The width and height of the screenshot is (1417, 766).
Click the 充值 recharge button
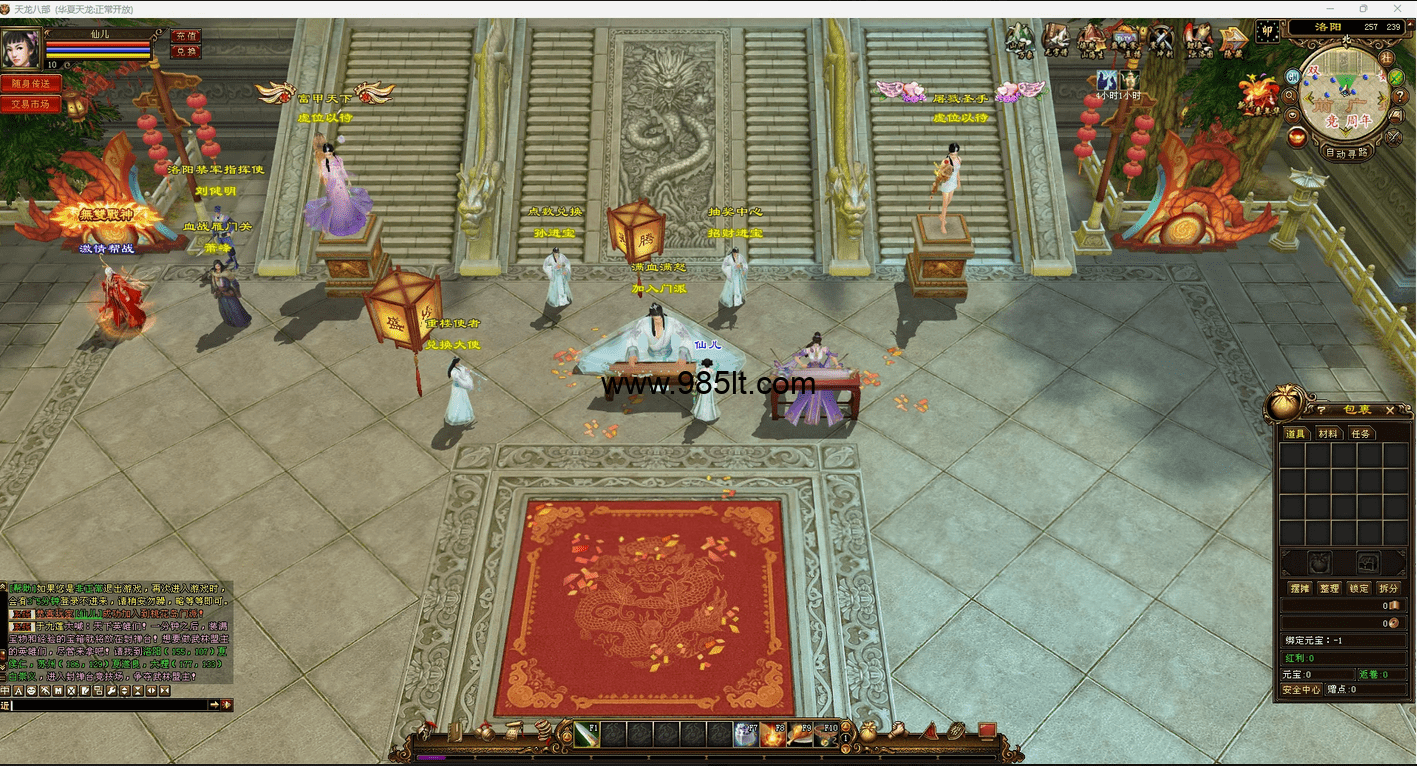[x=186, y=36]
